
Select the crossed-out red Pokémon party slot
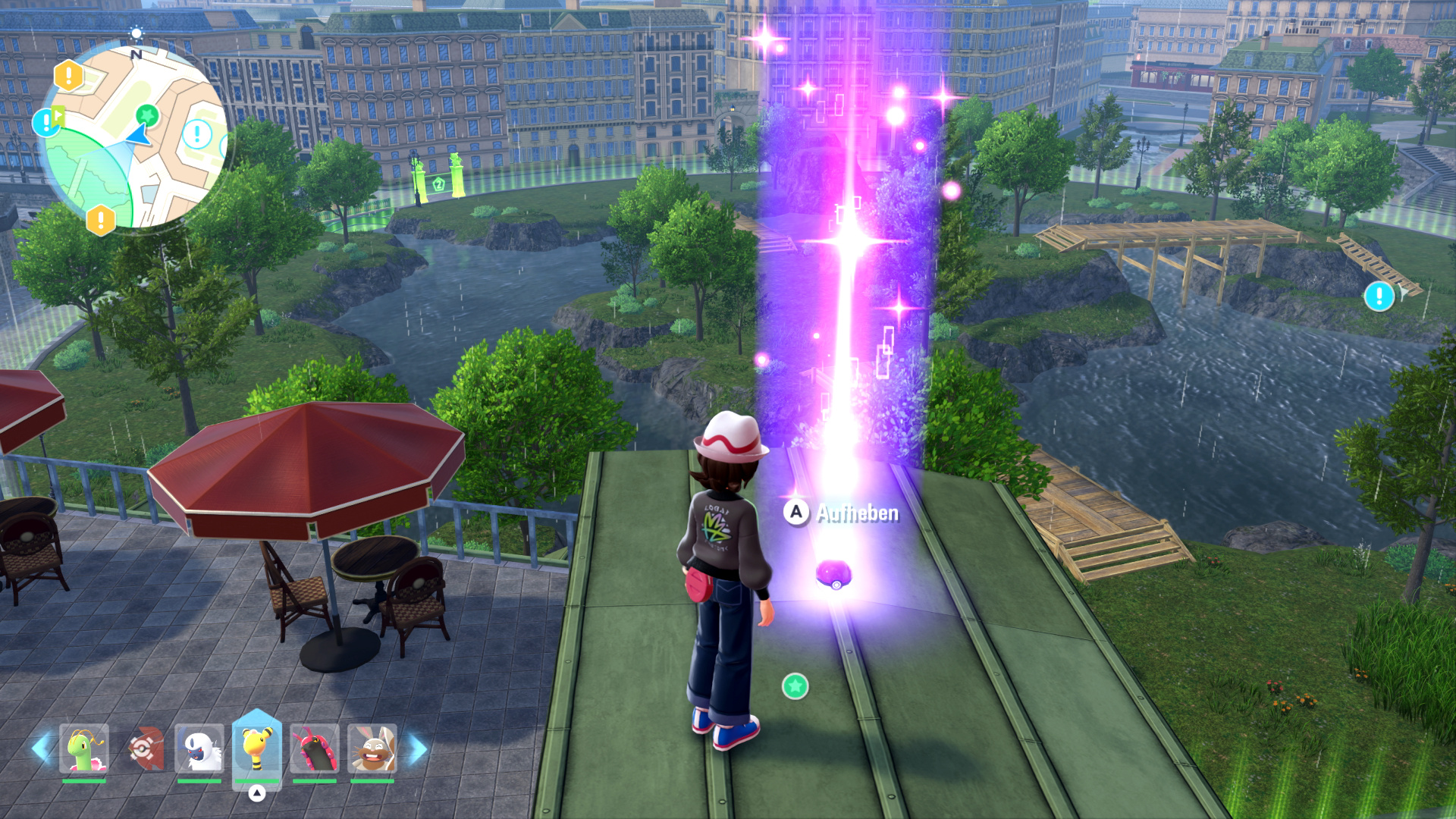point(143,749)
